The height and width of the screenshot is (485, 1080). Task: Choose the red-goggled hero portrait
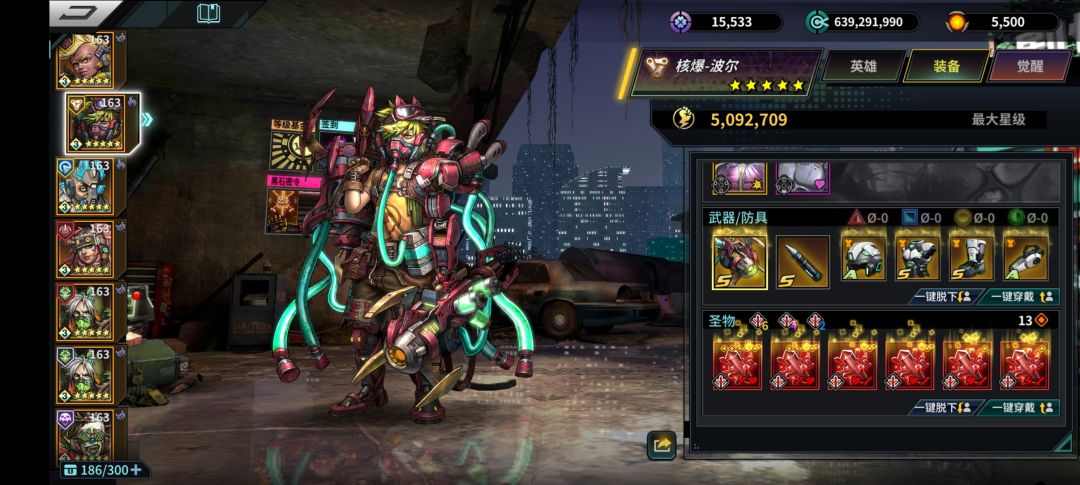[90, 249]
